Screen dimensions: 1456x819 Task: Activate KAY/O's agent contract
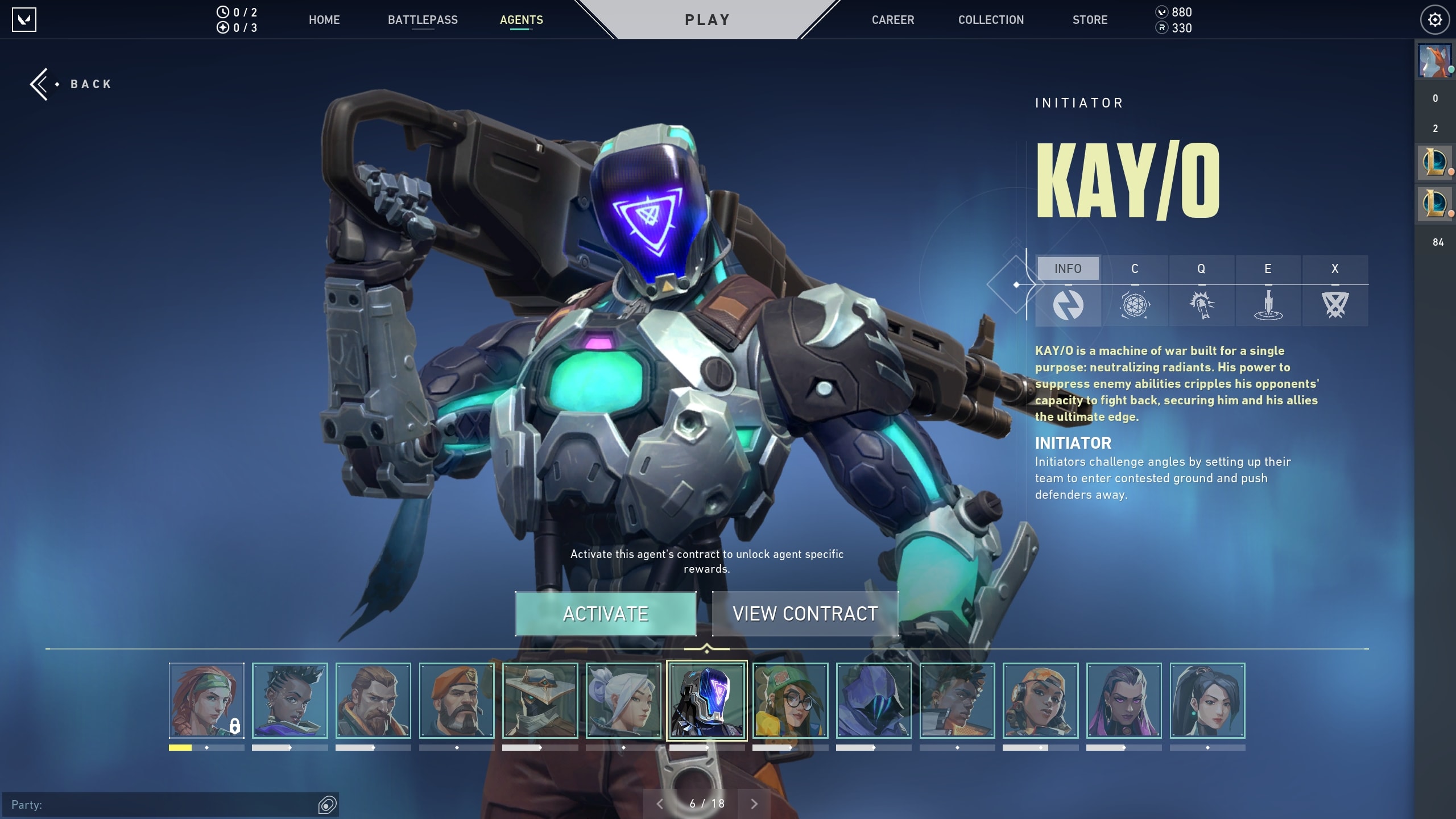(x=605, y=614)
